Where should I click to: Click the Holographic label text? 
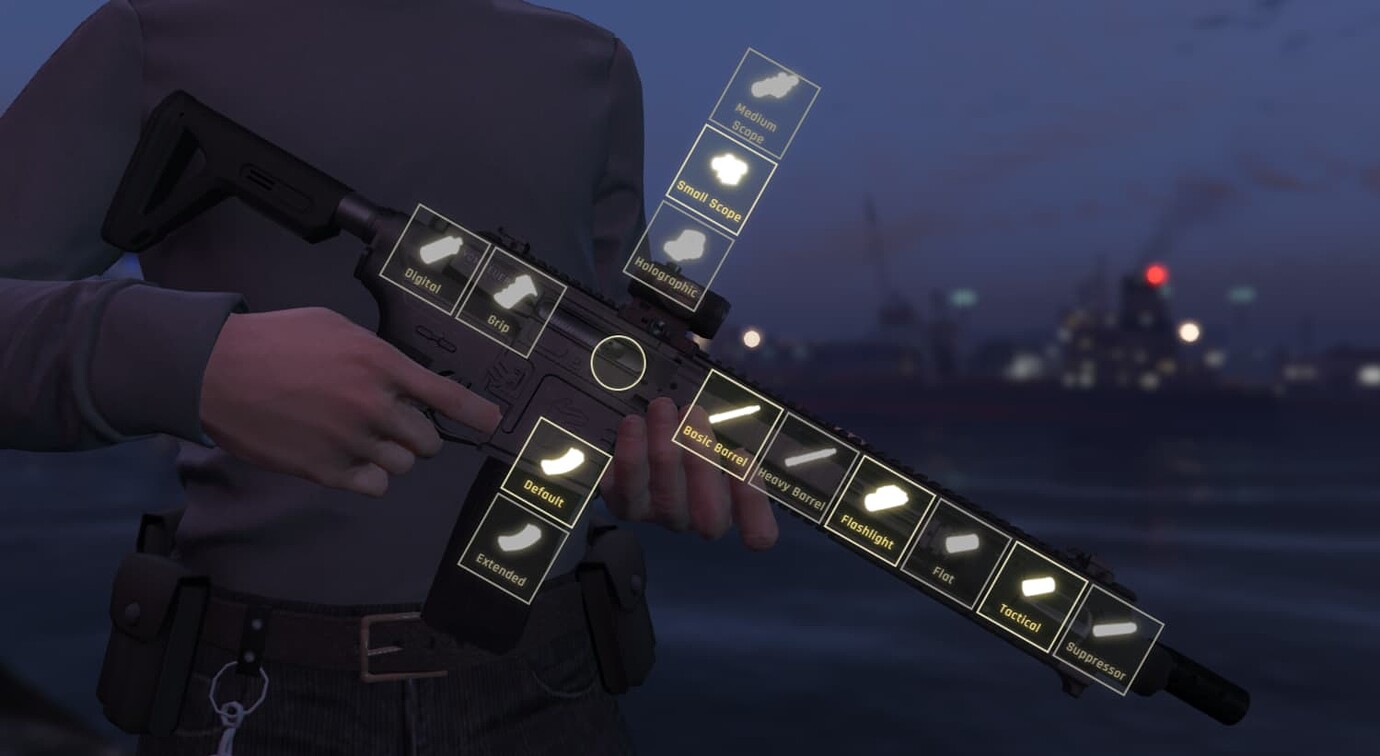tap(666, 279)
